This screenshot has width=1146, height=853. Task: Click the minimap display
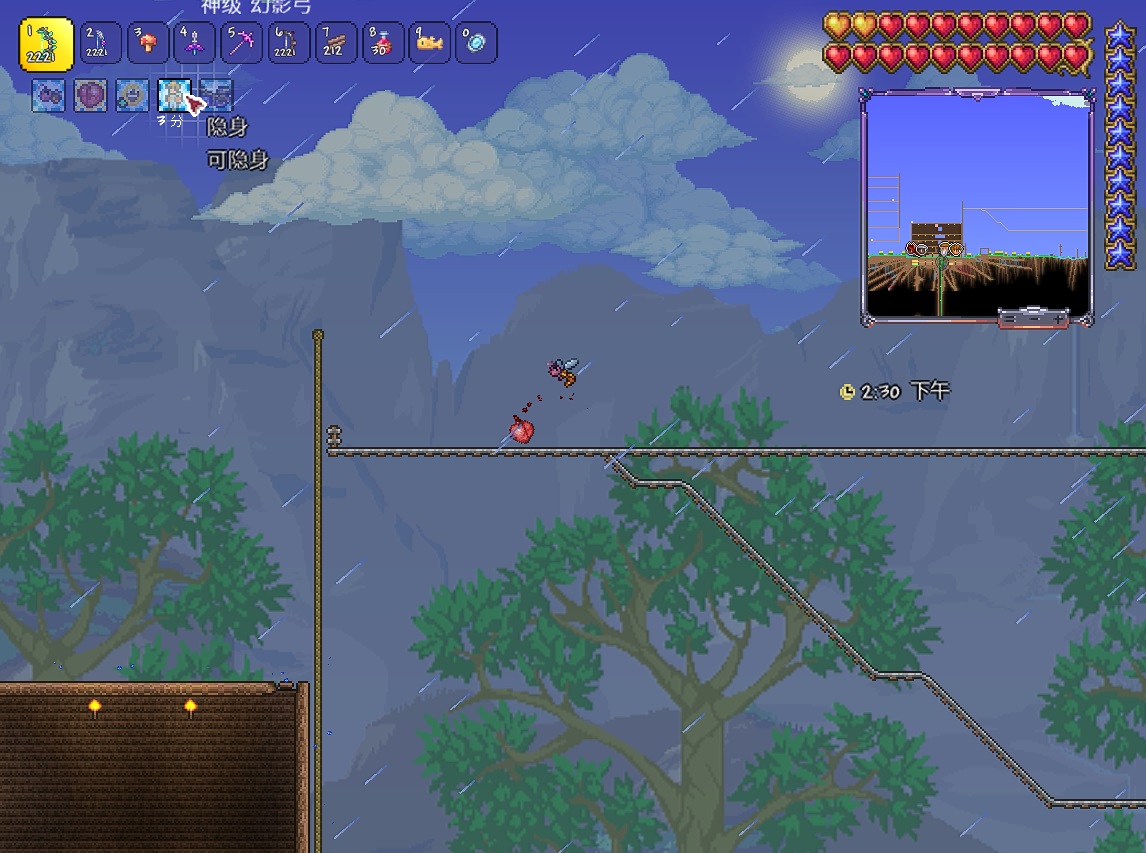coord(977,205)
